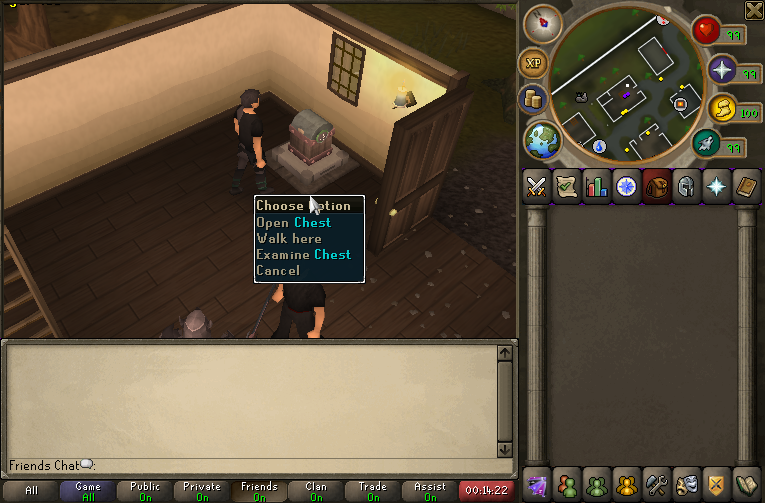Screen dimensions: 765x503
Task: Switch to the Stats bar-chart tab
Action: click(x=597, y=187)
